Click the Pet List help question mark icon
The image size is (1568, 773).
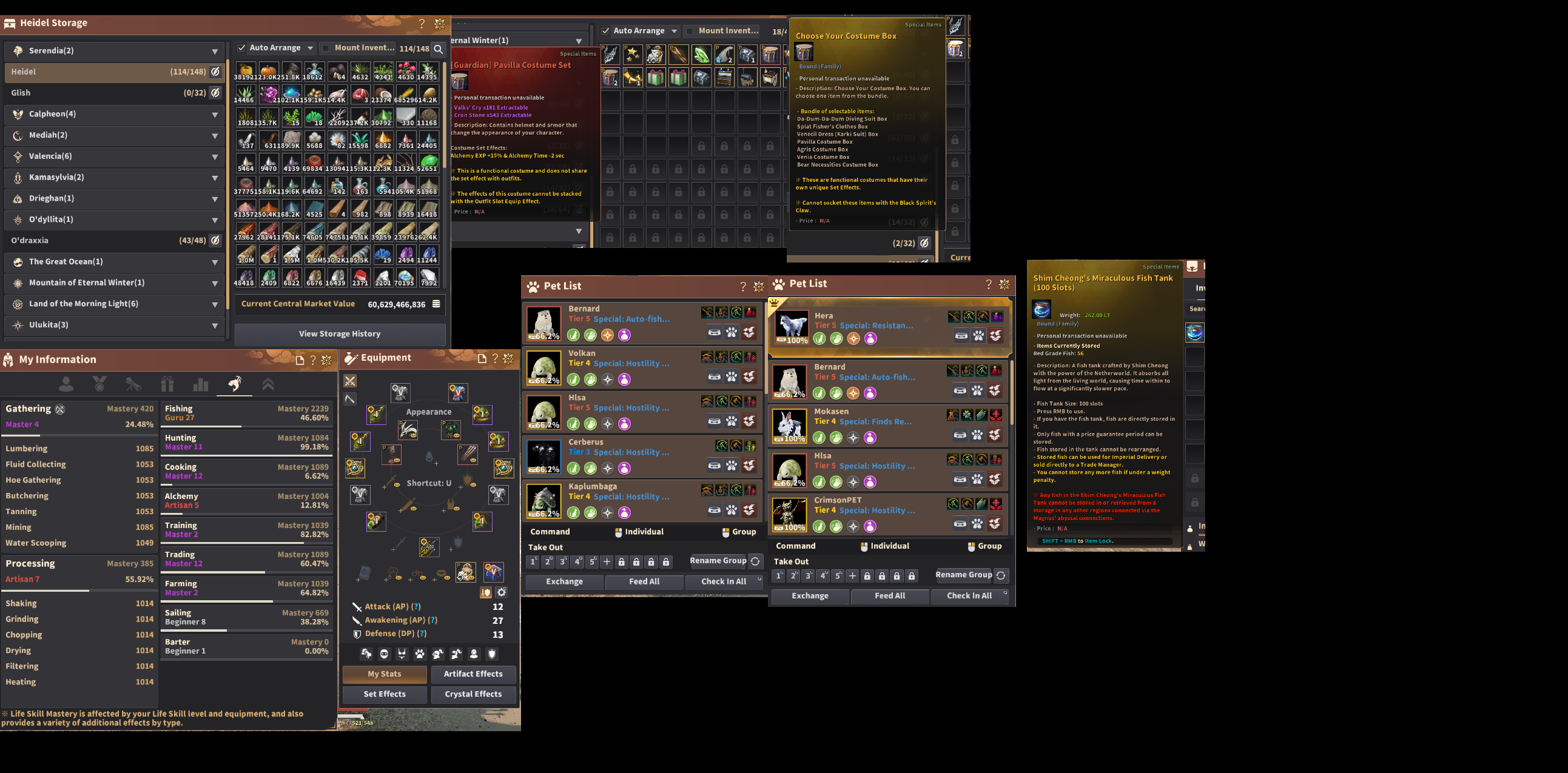[742, 286]
